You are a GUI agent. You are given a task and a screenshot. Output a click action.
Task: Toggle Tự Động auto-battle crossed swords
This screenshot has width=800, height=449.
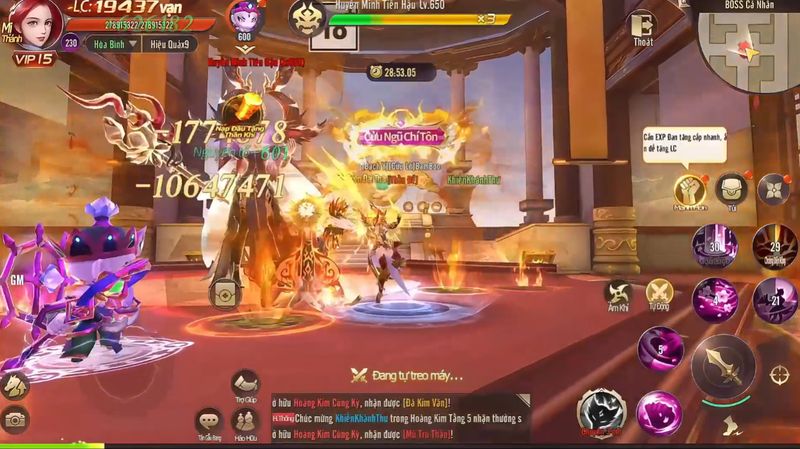pos(658,292)
